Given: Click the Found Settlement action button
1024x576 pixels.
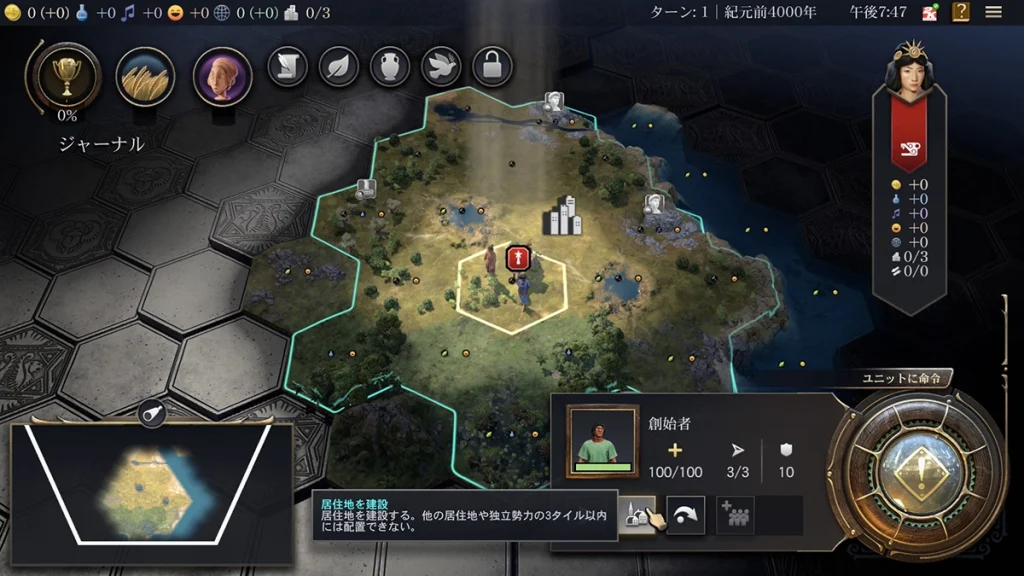Looking at the screenshot, I should (637, 515).
